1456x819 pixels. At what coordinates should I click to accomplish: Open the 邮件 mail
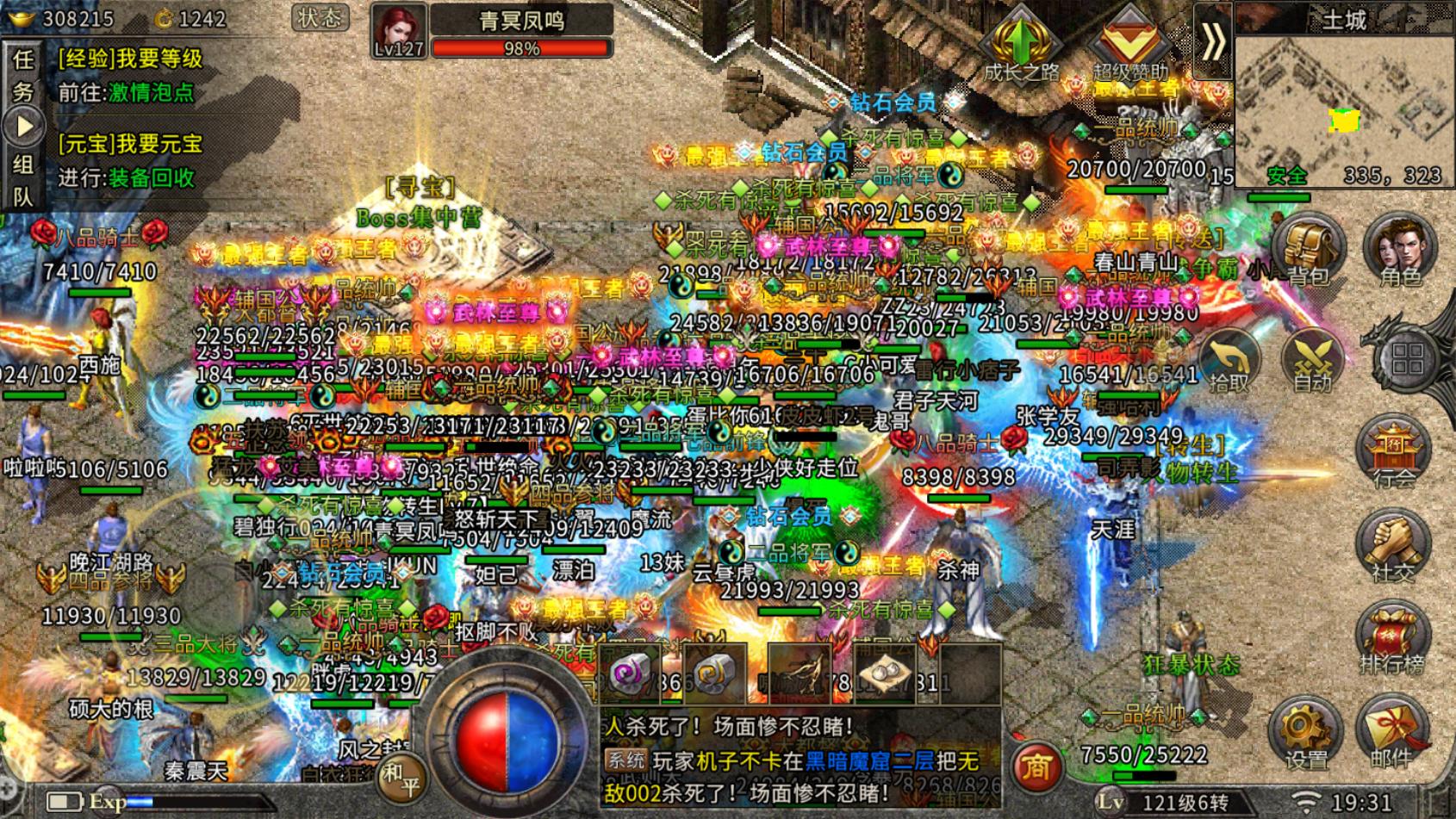[1392, 733]
